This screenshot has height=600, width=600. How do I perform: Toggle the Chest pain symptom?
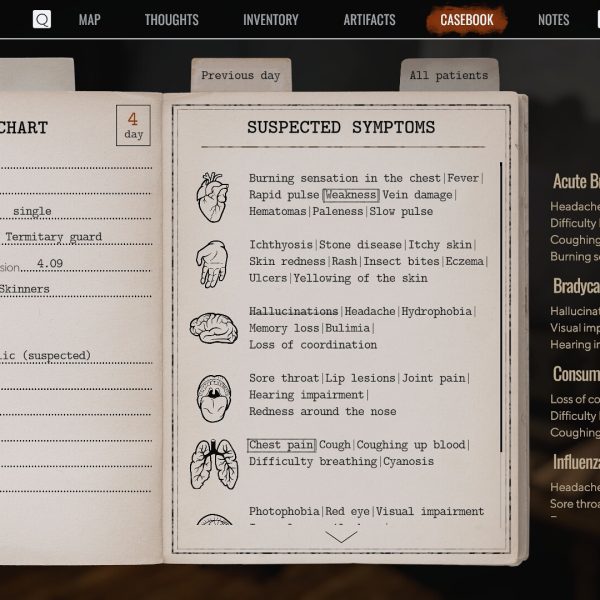tap(281, 445)
